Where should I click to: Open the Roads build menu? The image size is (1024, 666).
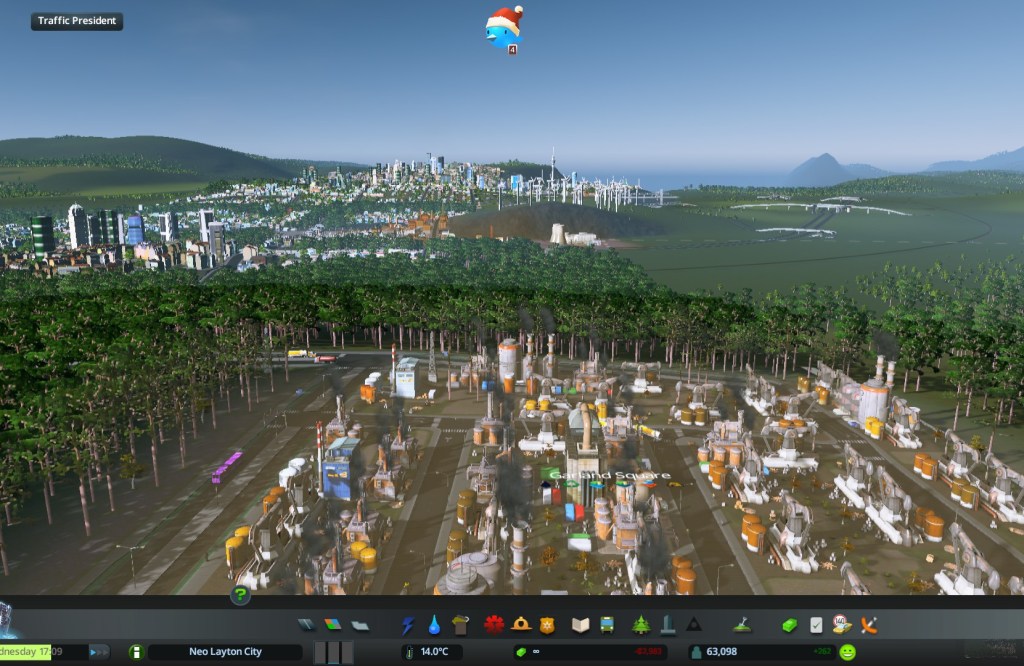tap(307, 625)
